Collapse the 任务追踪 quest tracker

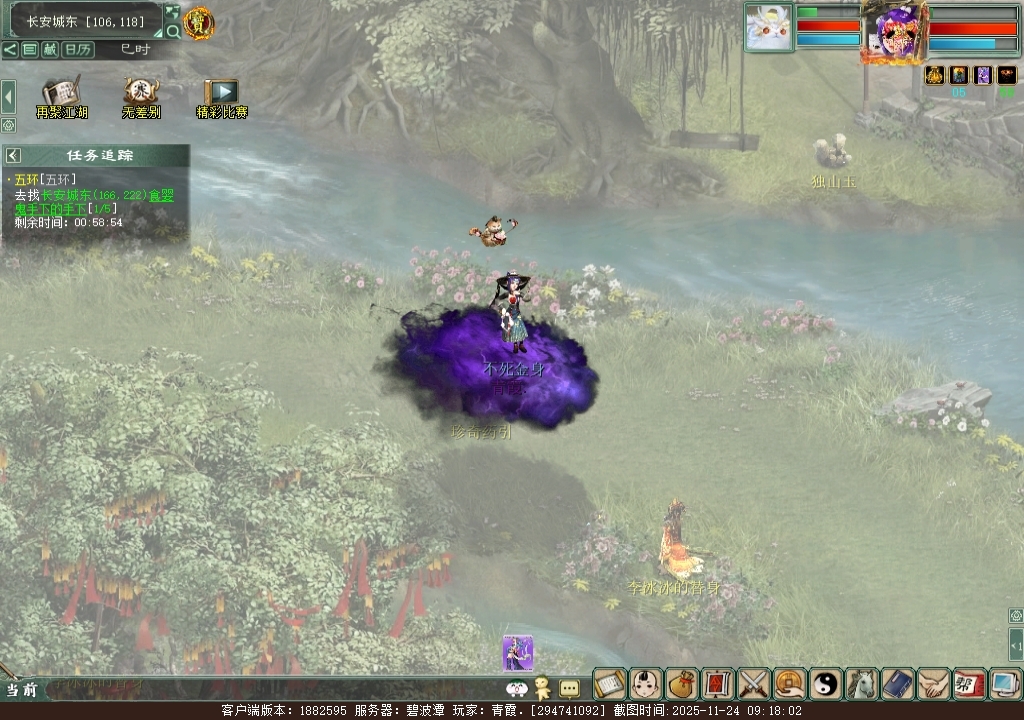(x=13, y=155)
